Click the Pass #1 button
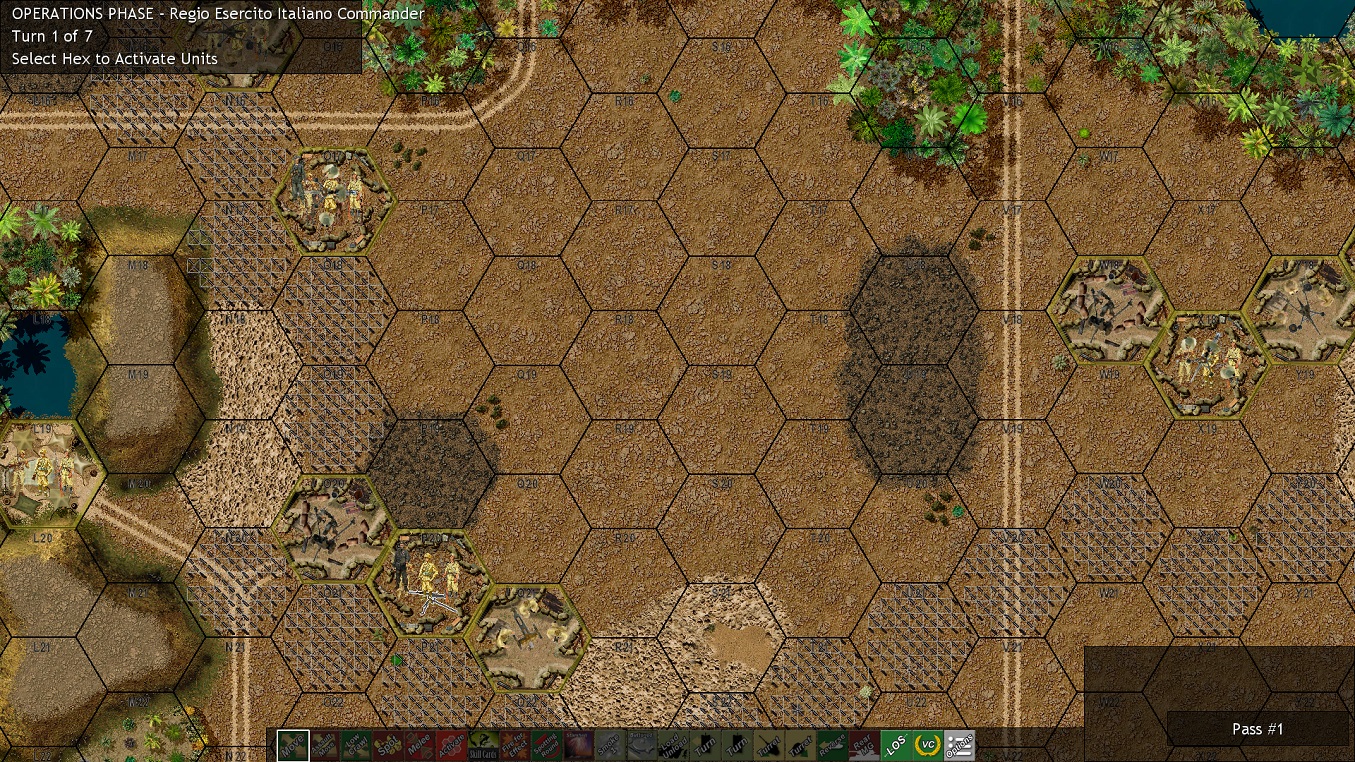This screenshot has height=762, width=1355. pyautogui.click(x=1257, y=729)
